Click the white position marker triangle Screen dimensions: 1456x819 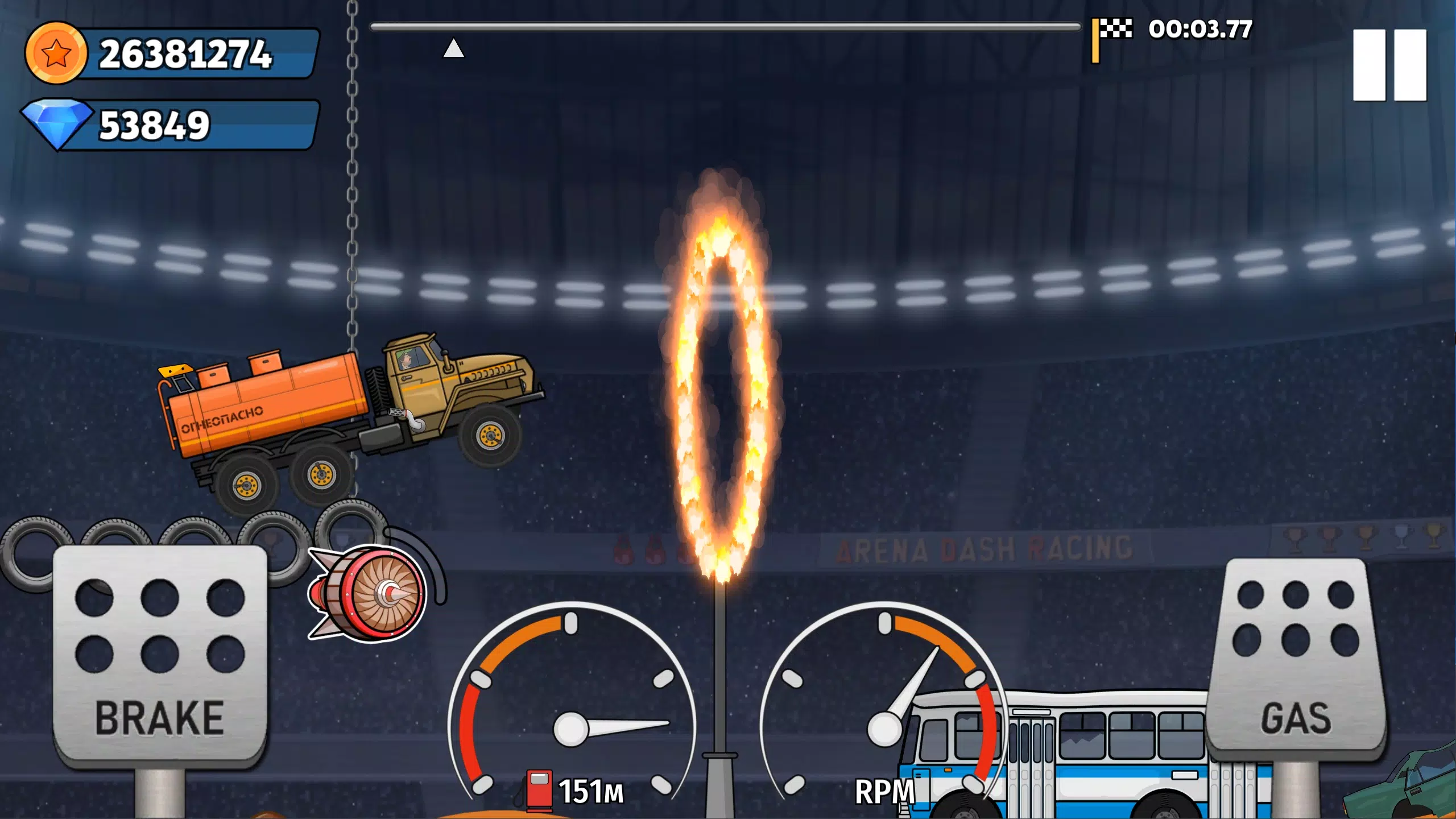(x=453, y=50)
